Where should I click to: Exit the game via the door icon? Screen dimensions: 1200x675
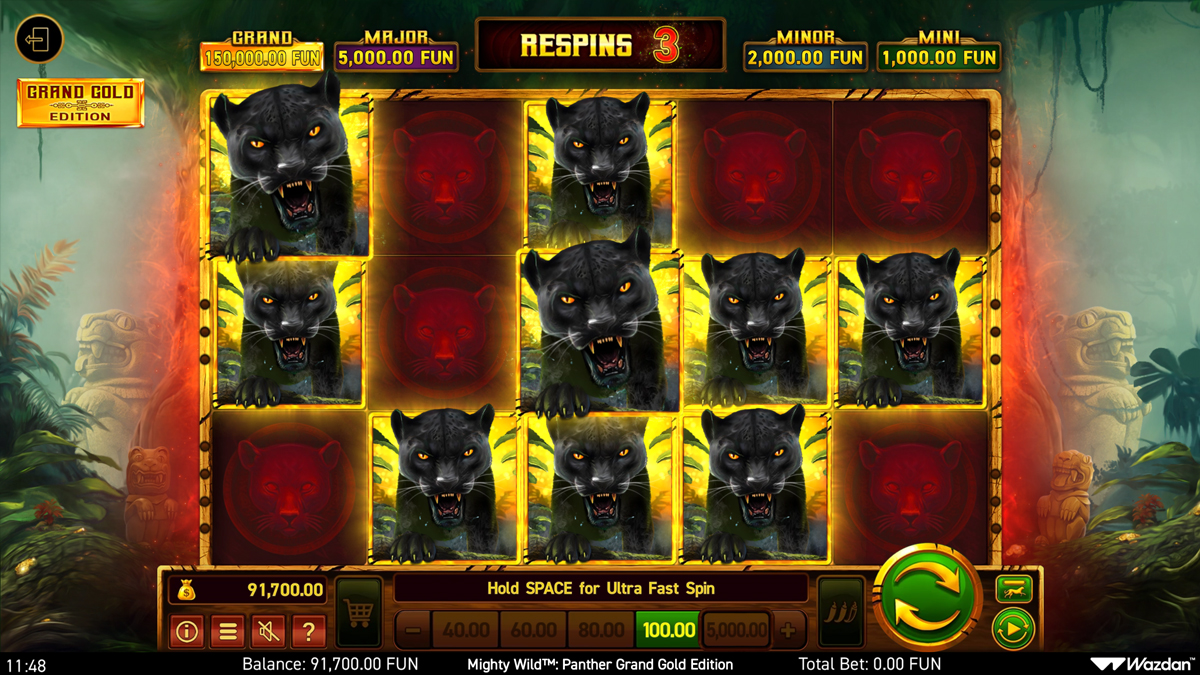(x=39, y=40)
